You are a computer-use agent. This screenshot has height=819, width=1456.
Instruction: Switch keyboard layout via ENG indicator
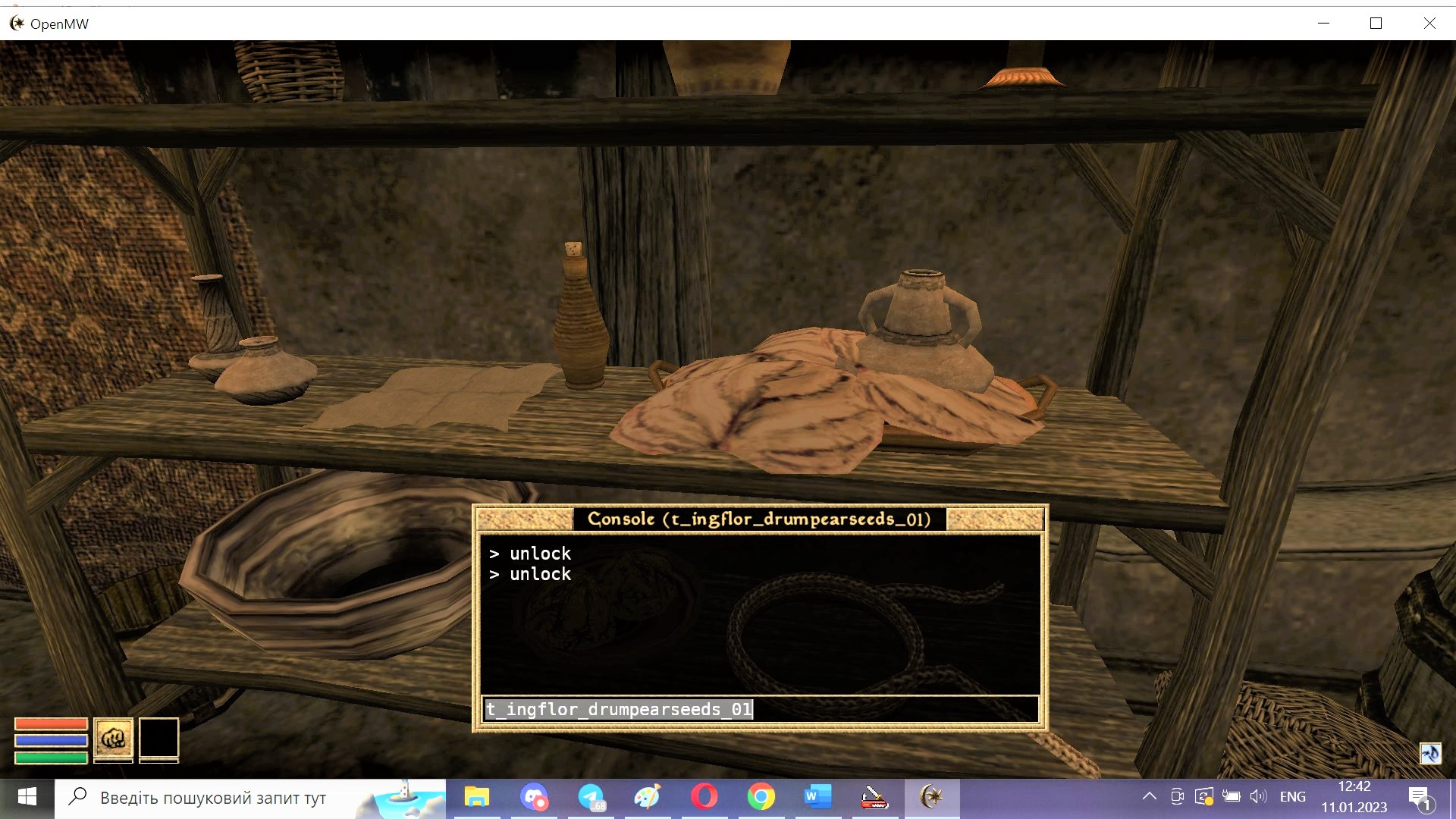(x=1293, y=796)
